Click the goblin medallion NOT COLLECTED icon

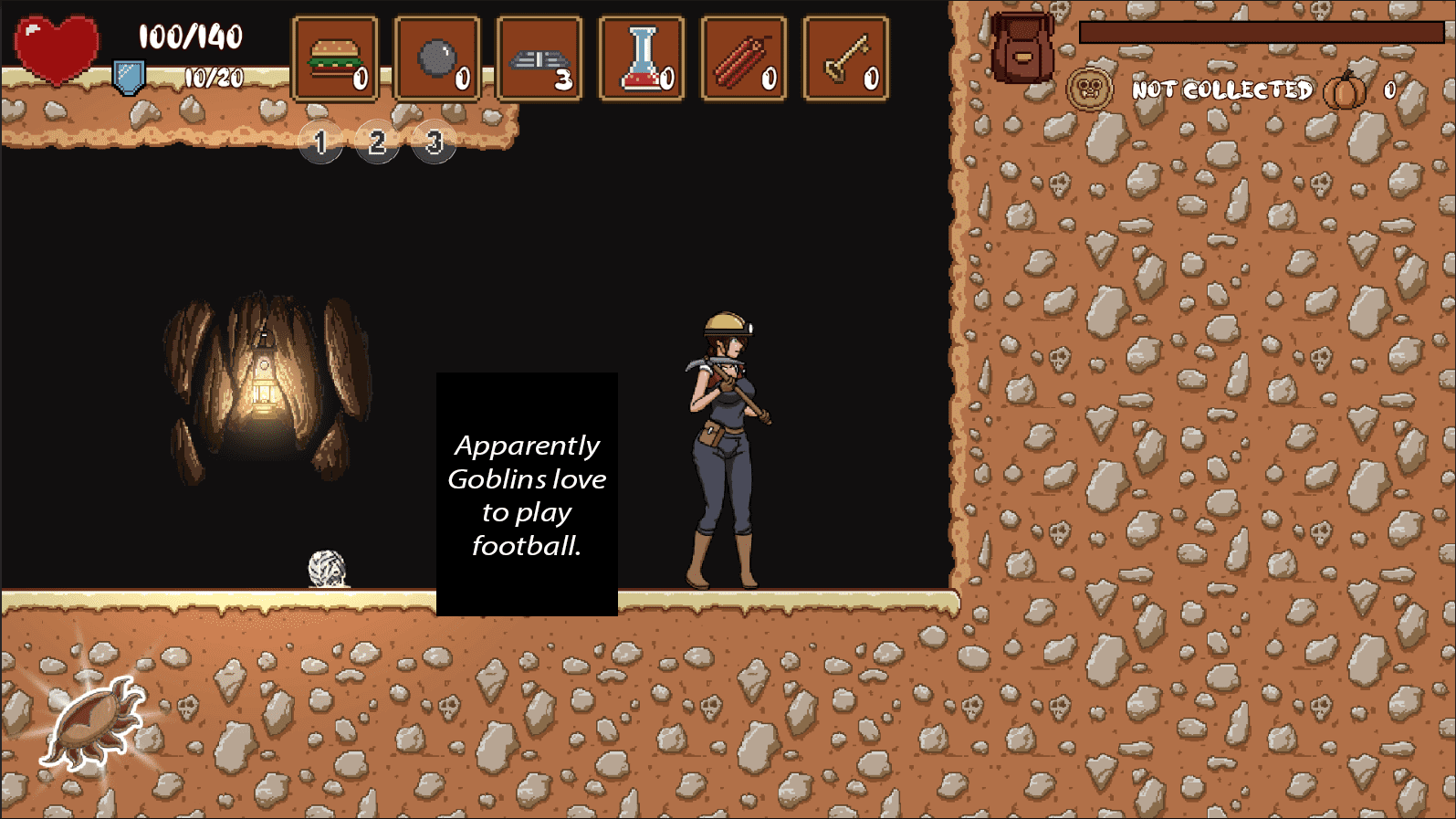pos(1088,89)
